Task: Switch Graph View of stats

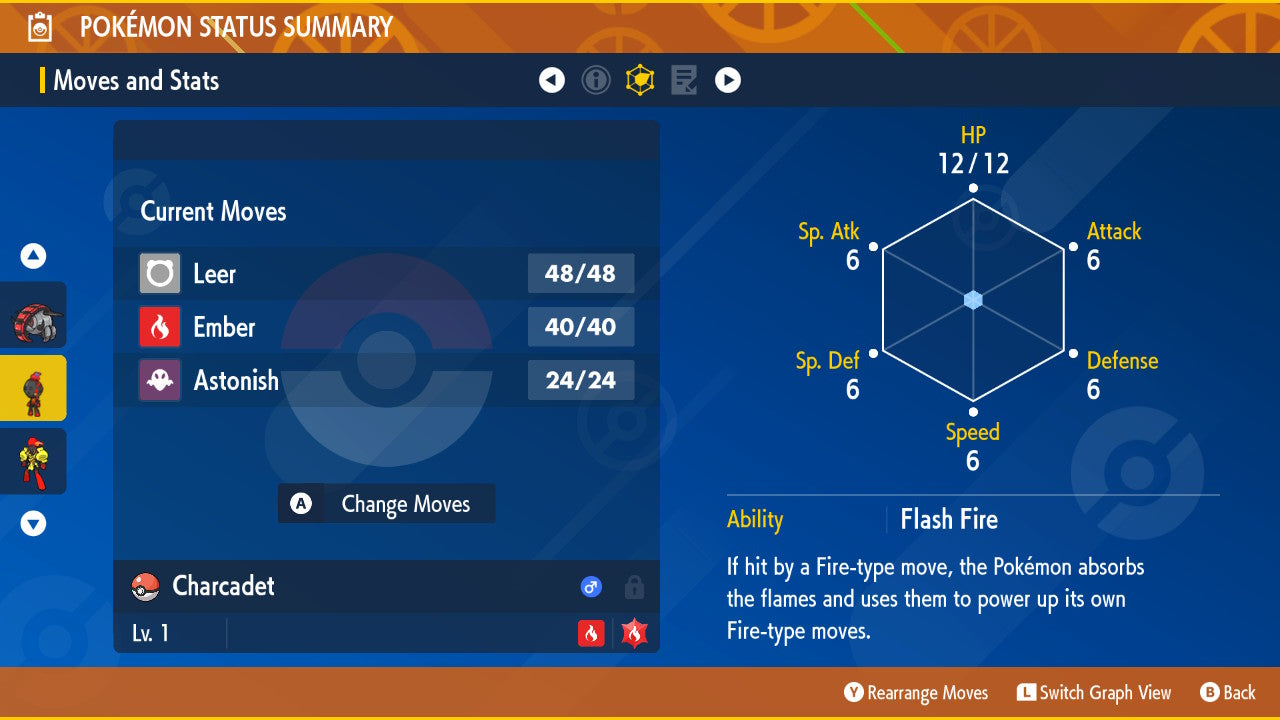Action: click(1094, 693)
